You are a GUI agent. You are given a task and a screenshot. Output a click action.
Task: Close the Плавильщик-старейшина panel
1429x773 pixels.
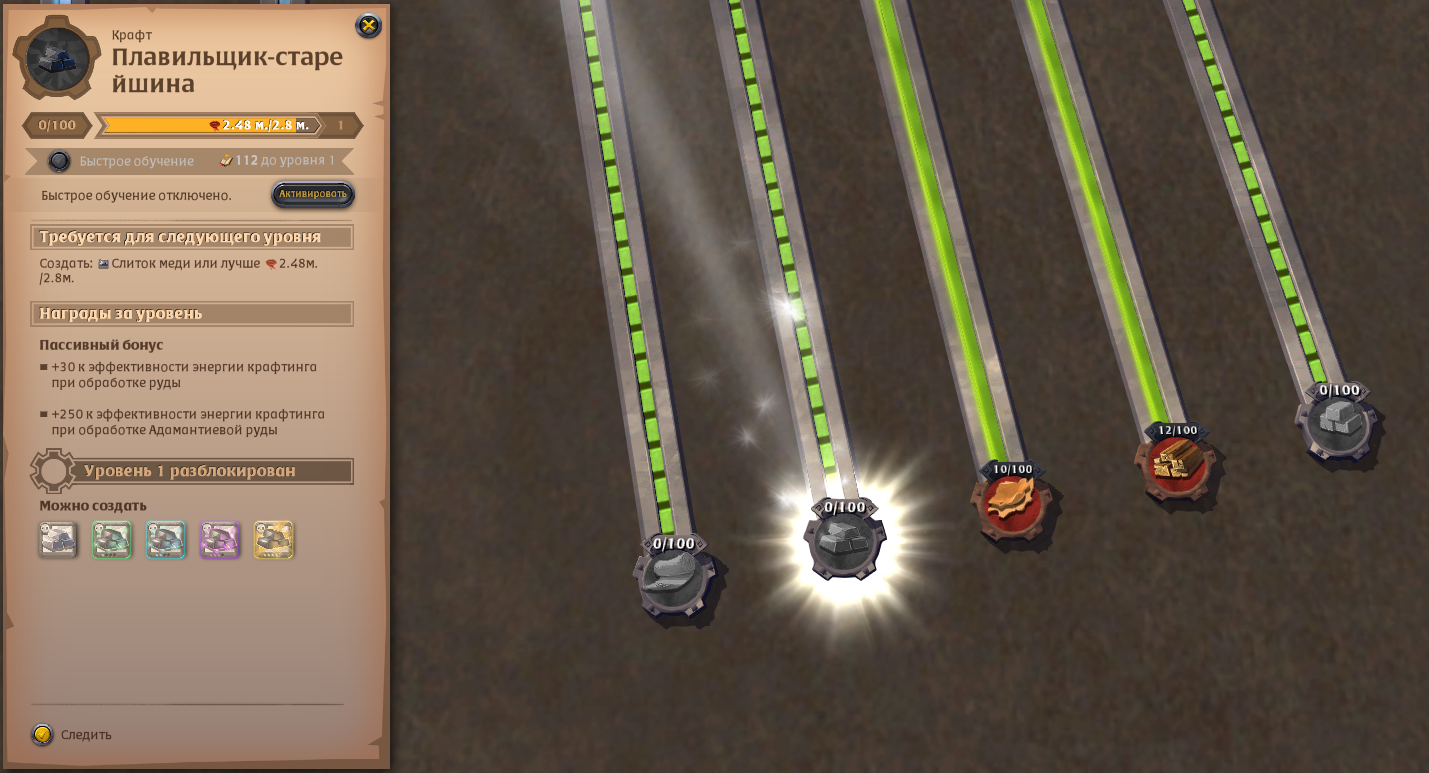point(368,26)
